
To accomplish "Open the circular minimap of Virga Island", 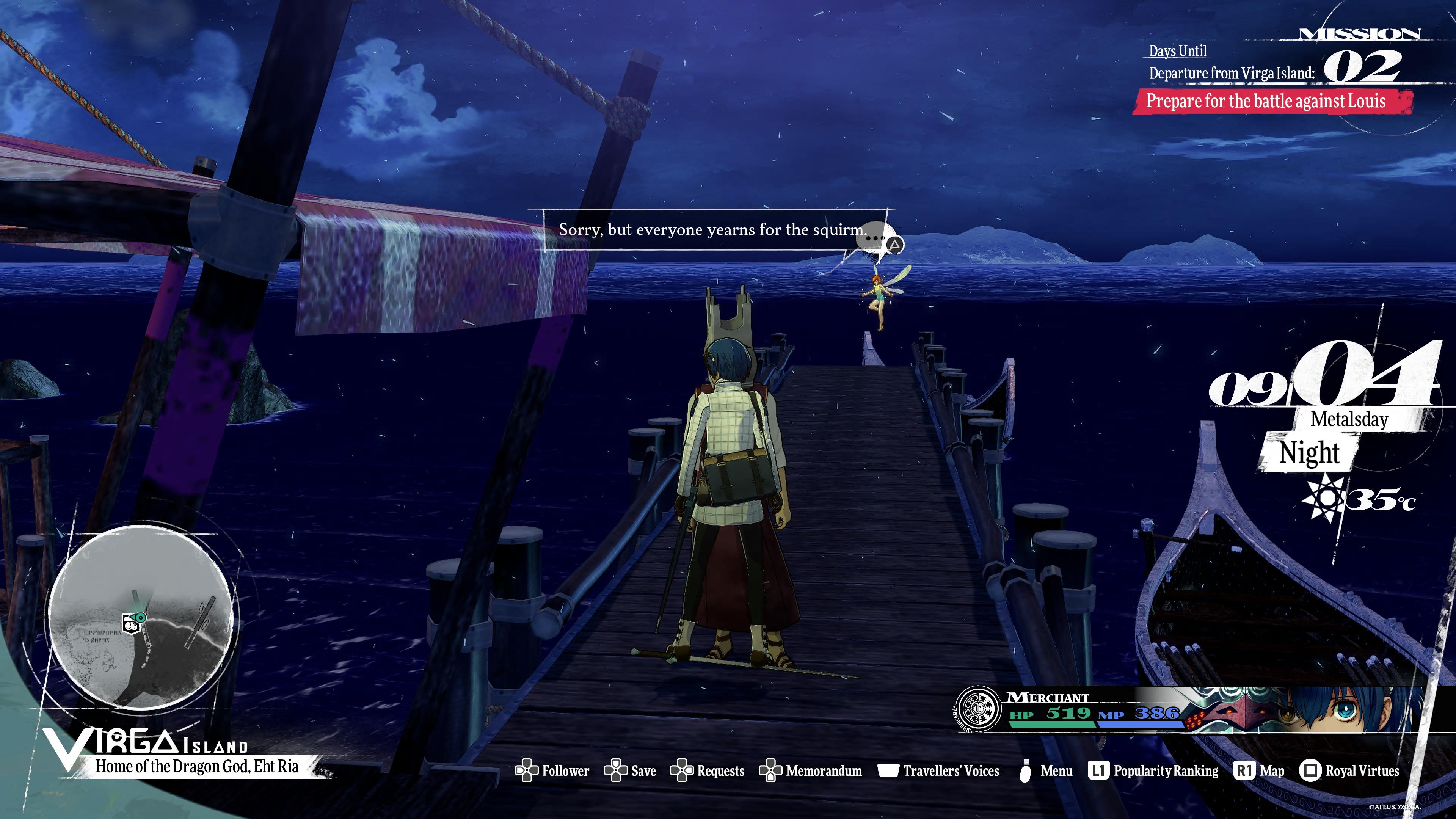I will tap(141, 617).
